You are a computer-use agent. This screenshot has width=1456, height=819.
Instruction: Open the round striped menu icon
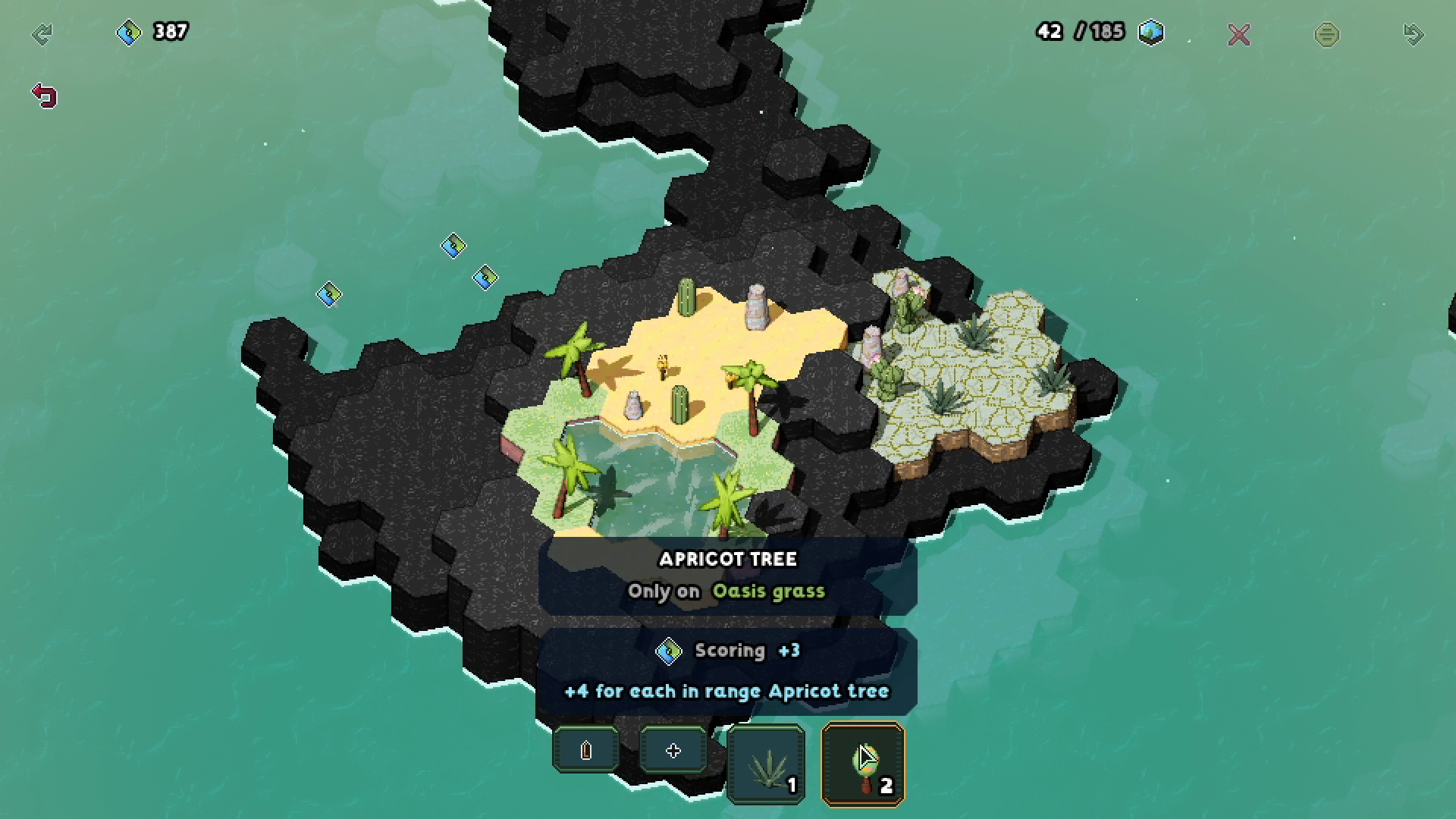point(1326,35)
